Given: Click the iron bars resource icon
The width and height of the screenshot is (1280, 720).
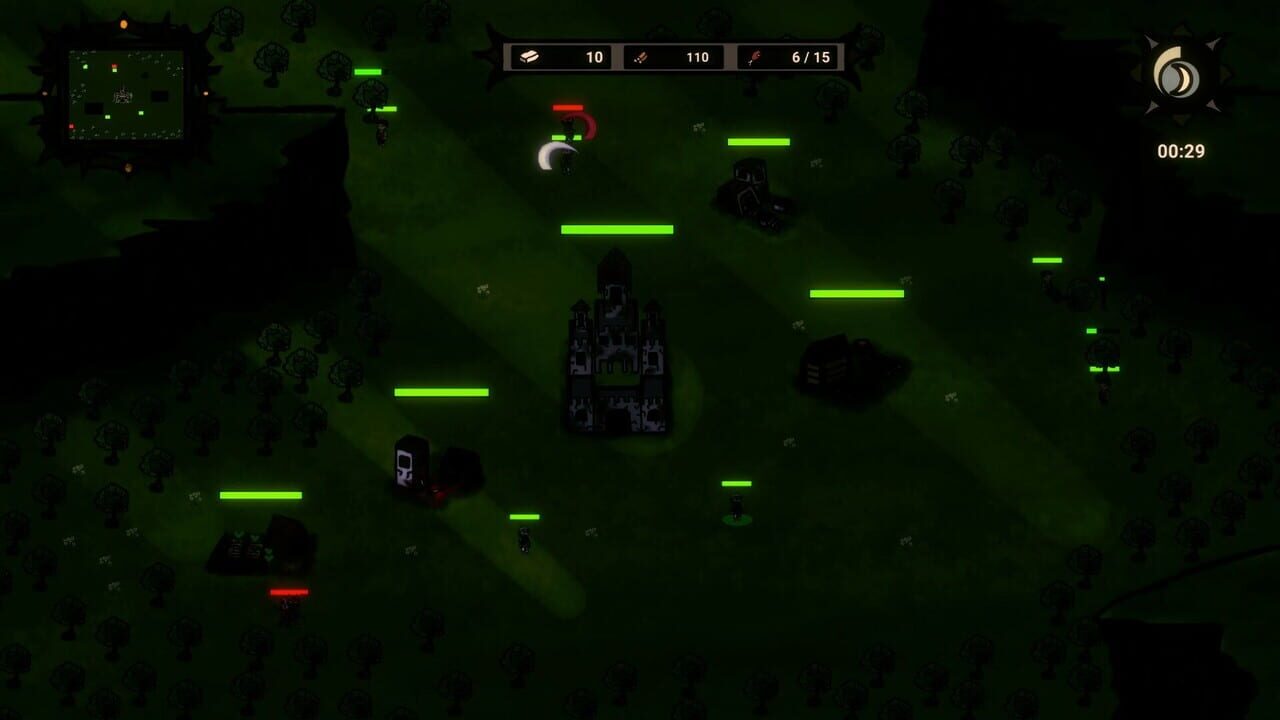Looking at the screenshot, I should (x=530, y=57).
